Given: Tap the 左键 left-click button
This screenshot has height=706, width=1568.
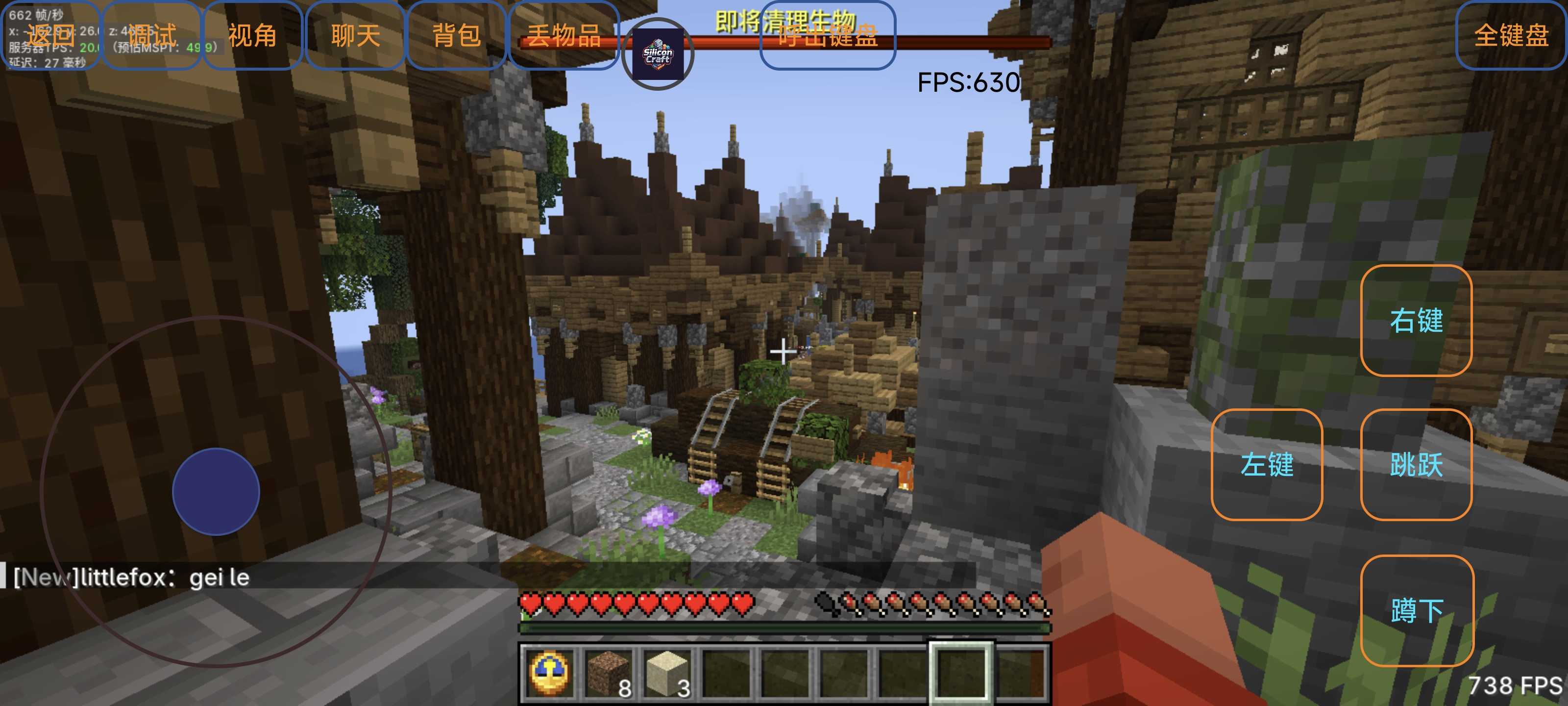Looking at the screenshot, I should pyautogui.click(x=1267, y=465).
